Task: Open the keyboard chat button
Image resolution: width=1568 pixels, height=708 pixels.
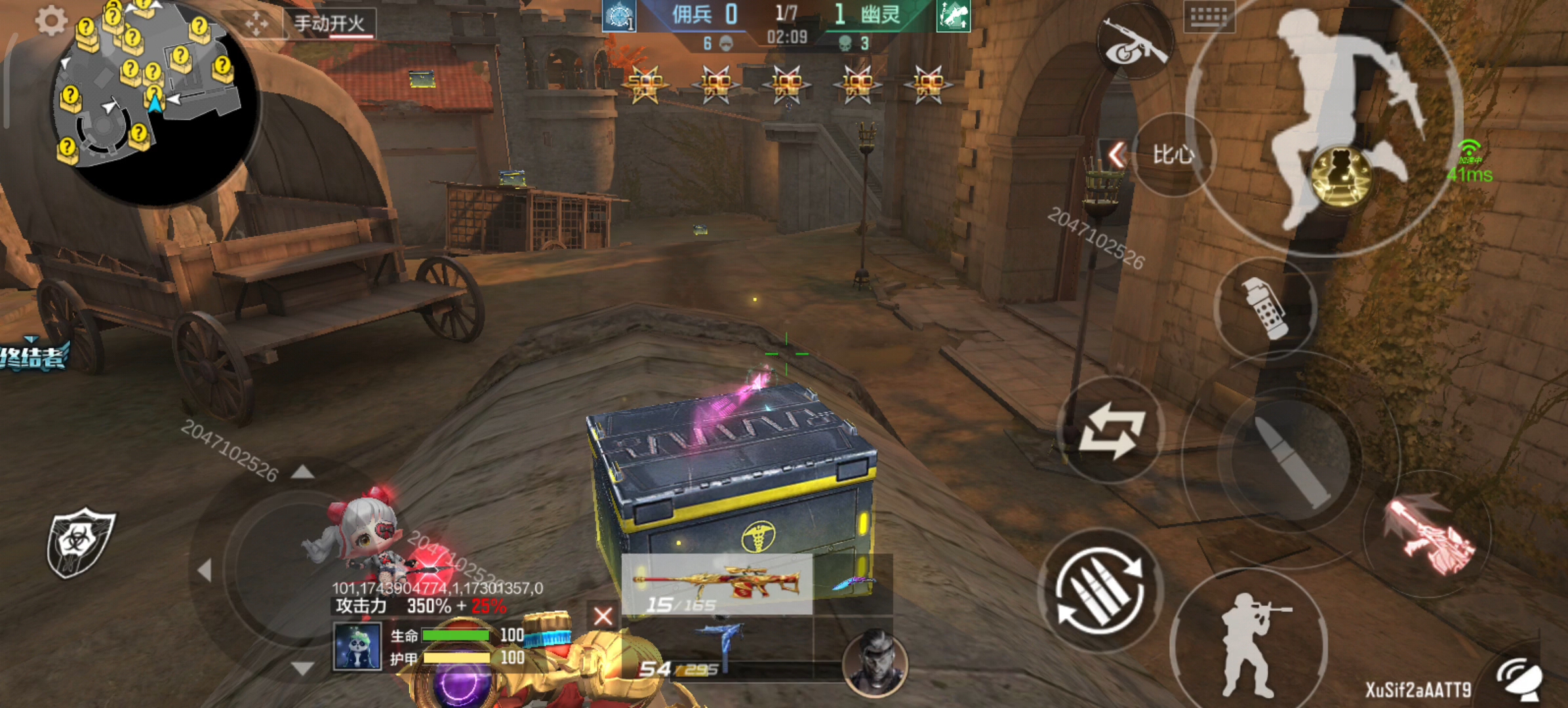Action: pos(1209,16)
